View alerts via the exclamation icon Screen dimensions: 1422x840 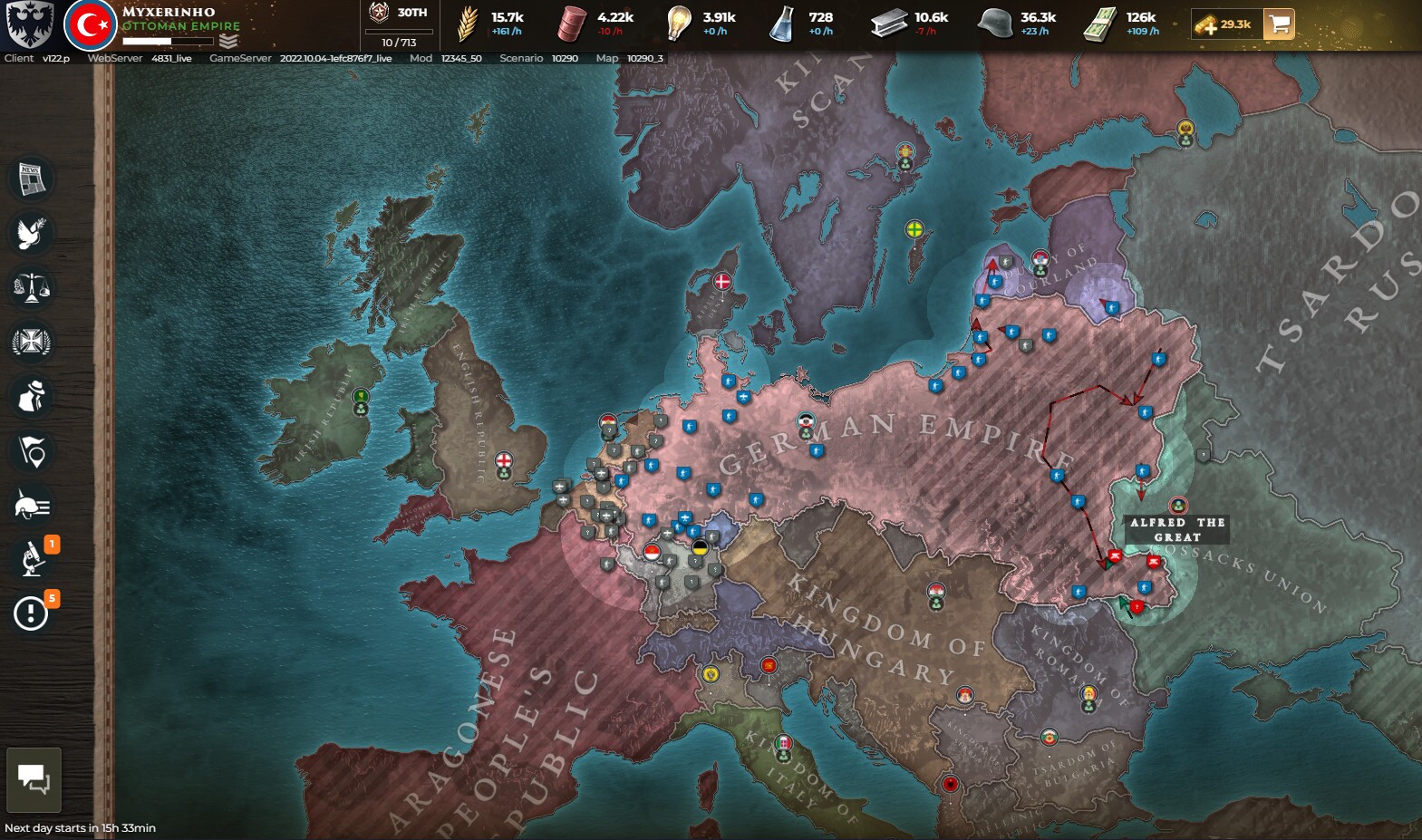(x=31, y=614)
